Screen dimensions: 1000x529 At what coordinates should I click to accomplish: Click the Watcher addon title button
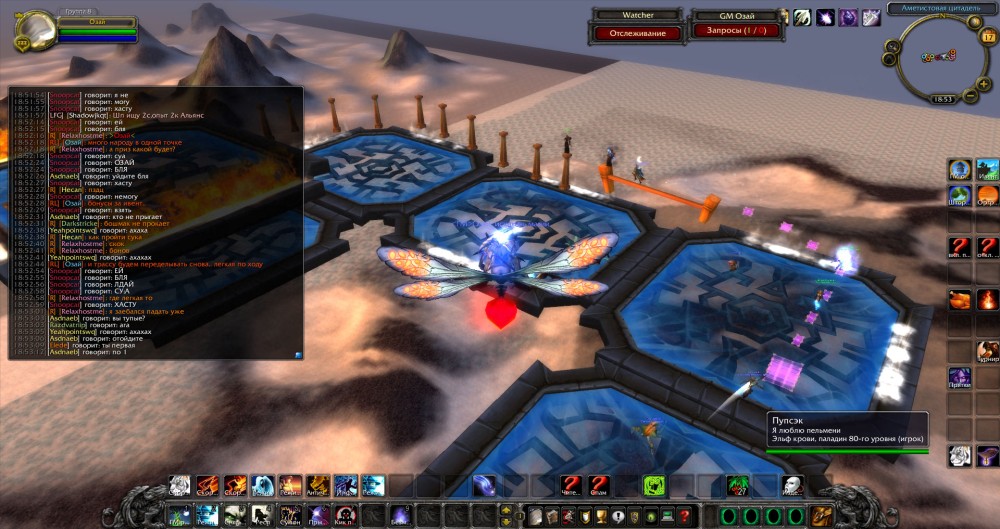click(x=632, y=15)
